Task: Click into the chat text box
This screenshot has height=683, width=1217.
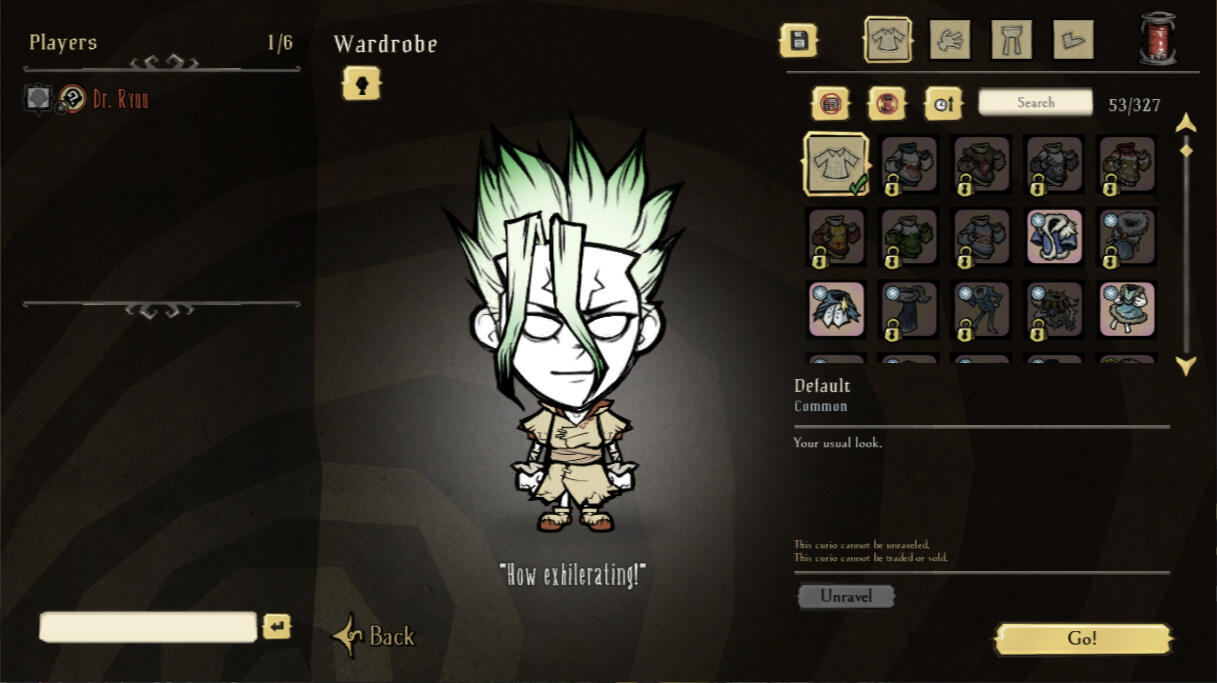Action: [148, 627]
